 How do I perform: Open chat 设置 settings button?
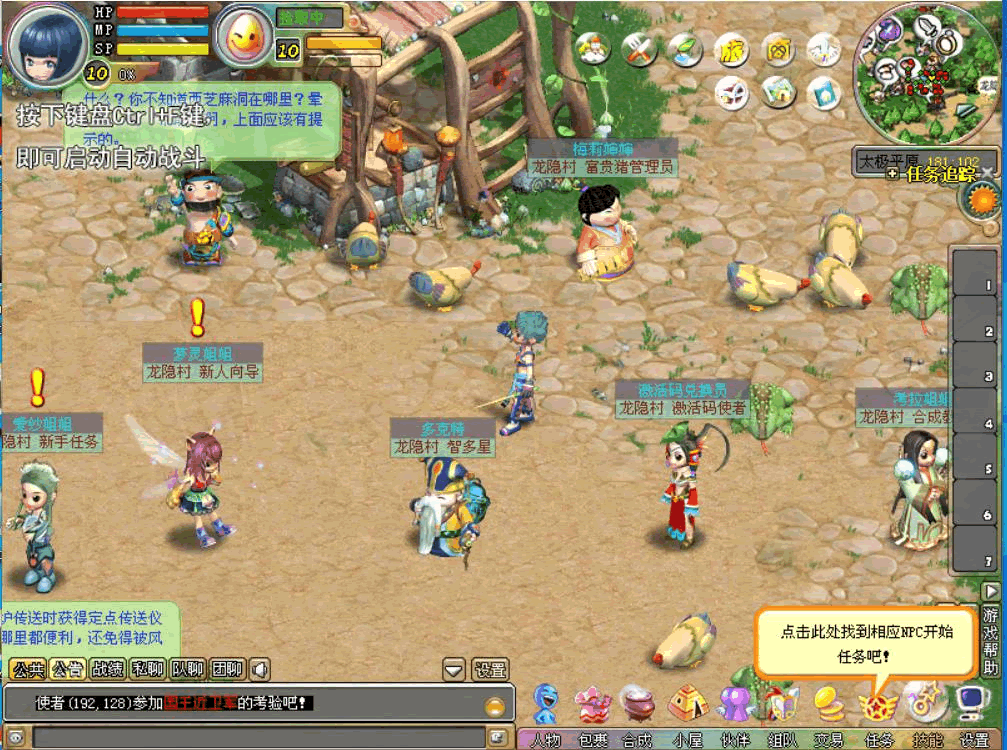pyautogui.click(x=490, y=669)
